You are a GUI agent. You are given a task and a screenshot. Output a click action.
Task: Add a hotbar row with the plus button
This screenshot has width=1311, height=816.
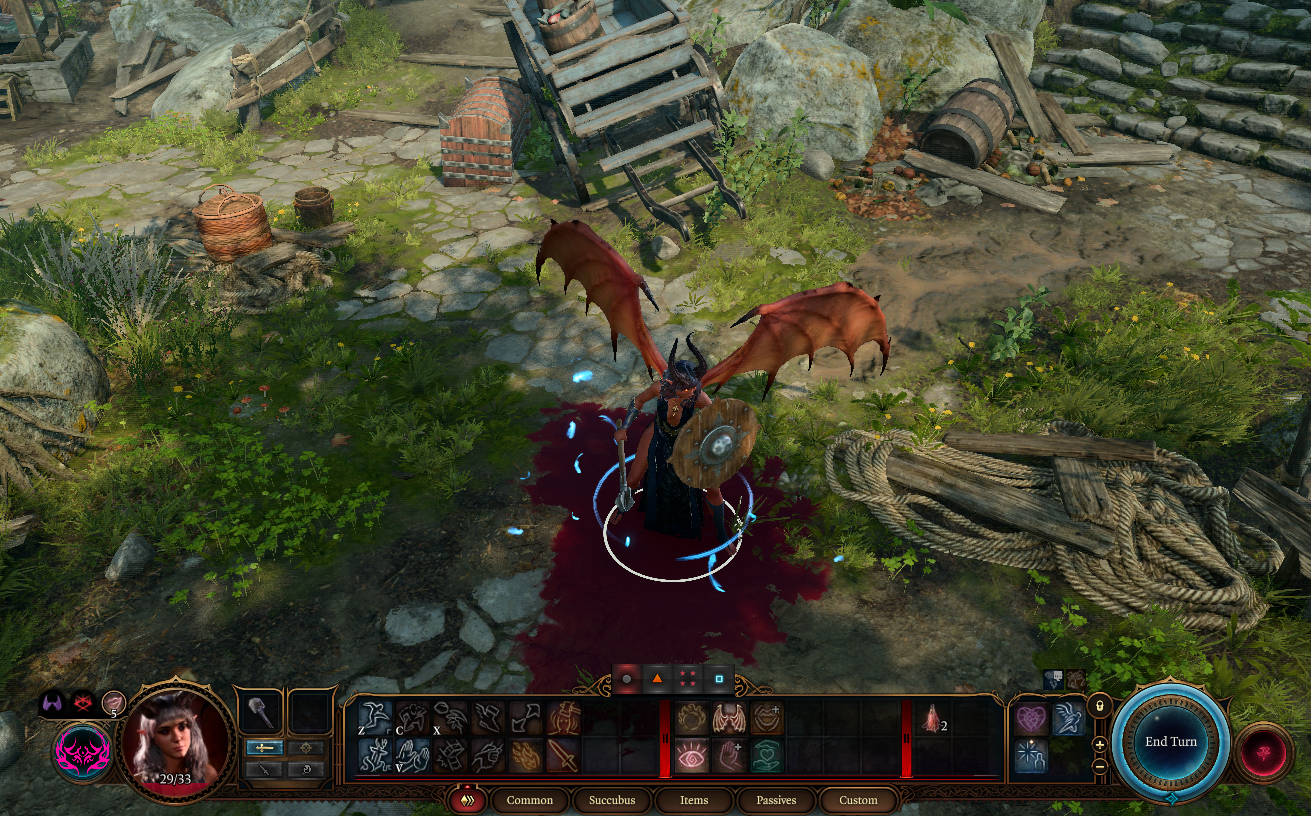[x=1099, y=745]
